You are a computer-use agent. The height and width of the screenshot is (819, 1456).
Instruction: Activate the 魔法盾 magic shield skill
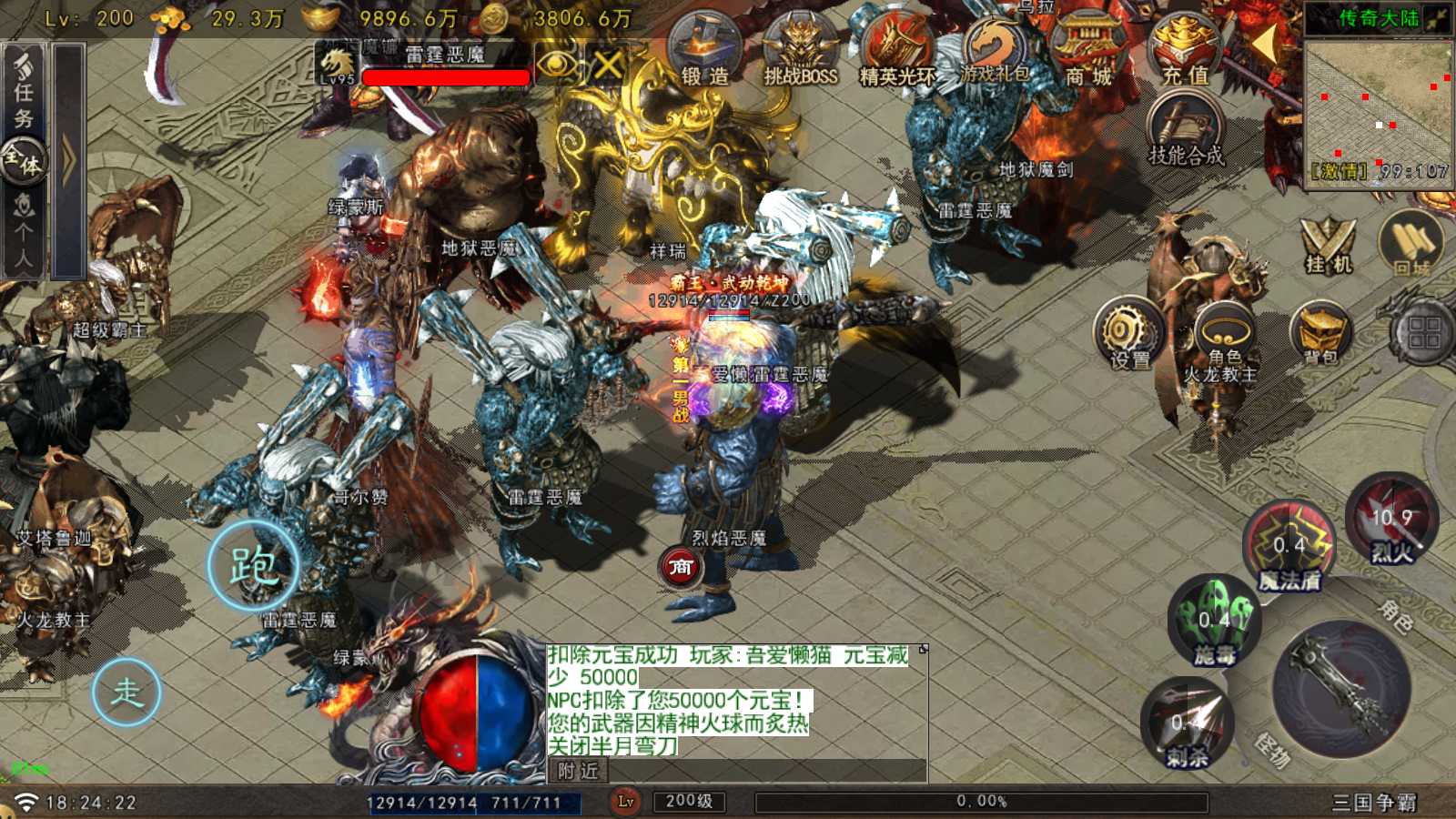[1289, 548]
